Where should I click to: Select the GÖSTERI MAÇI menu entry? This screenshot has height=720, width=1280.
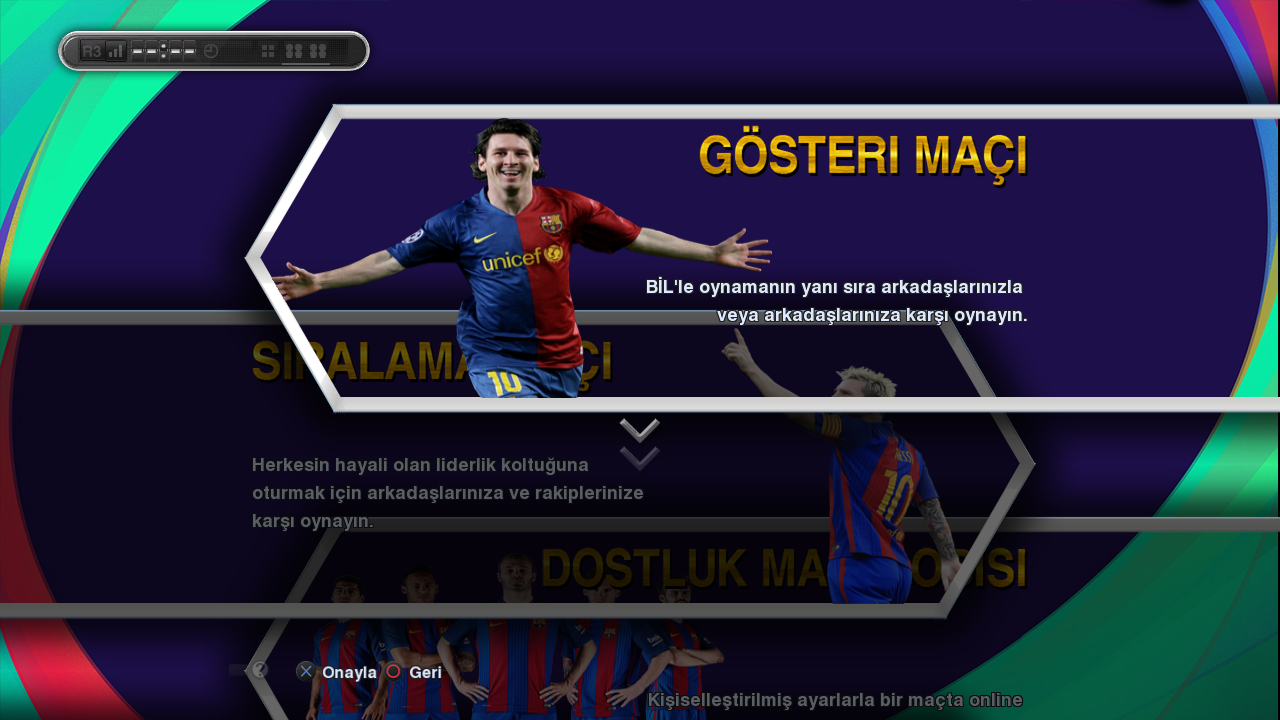point(862,157)
